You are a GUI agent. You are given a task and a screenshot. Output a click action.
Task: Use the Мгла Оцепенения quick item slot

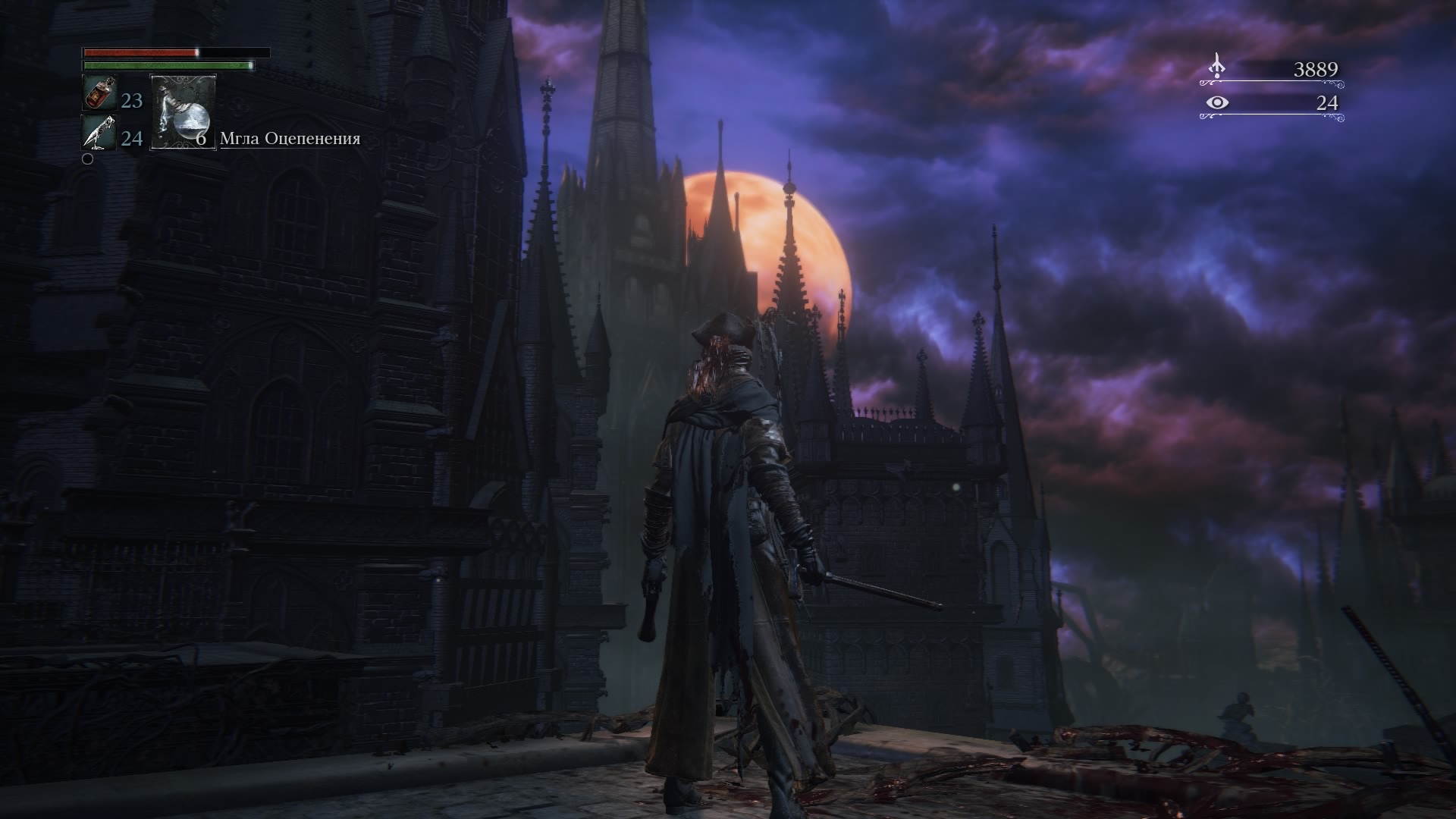184,111
